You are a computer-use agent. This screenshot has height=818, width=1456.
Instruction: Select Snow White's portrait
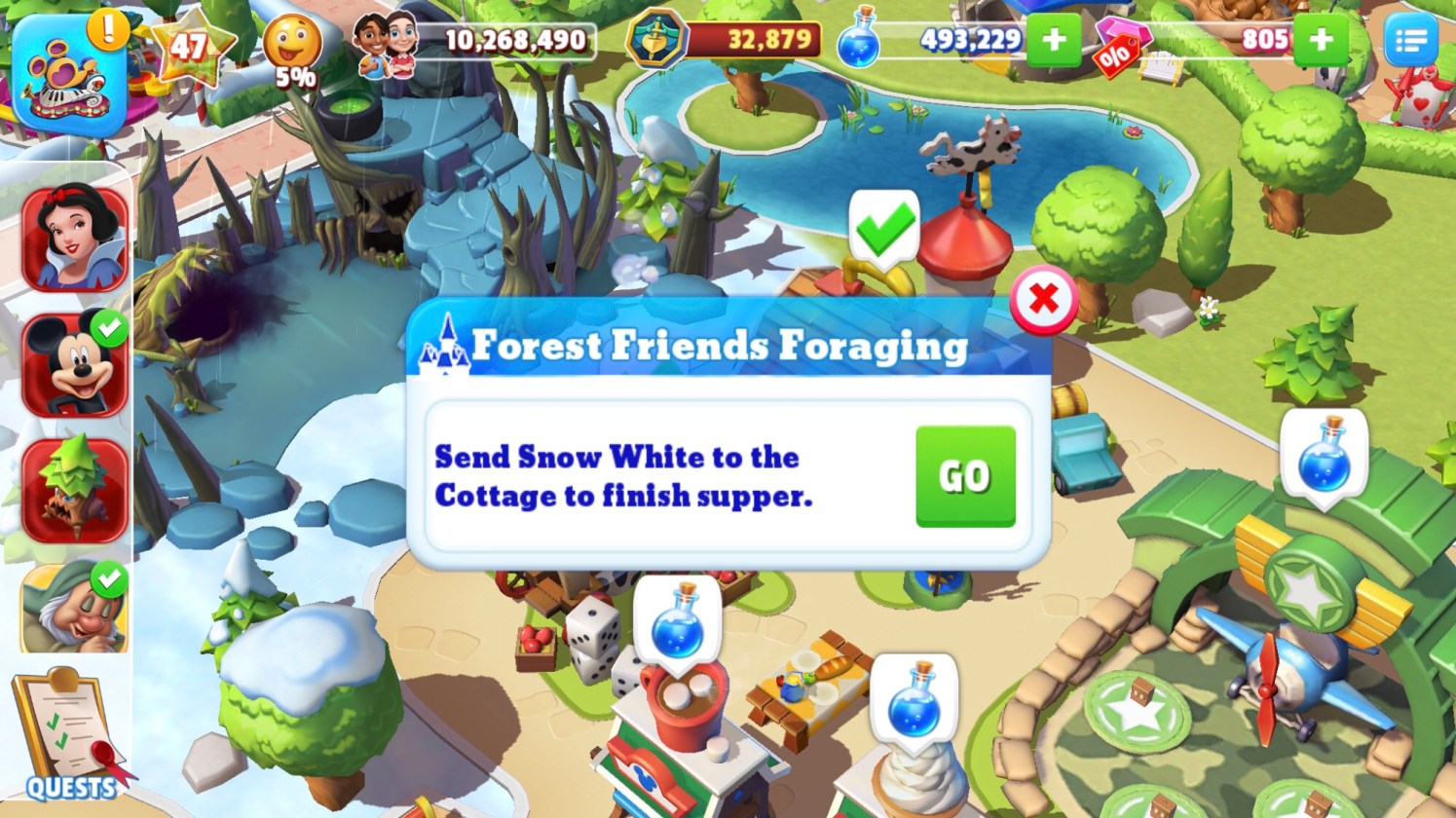click(75, 239)
